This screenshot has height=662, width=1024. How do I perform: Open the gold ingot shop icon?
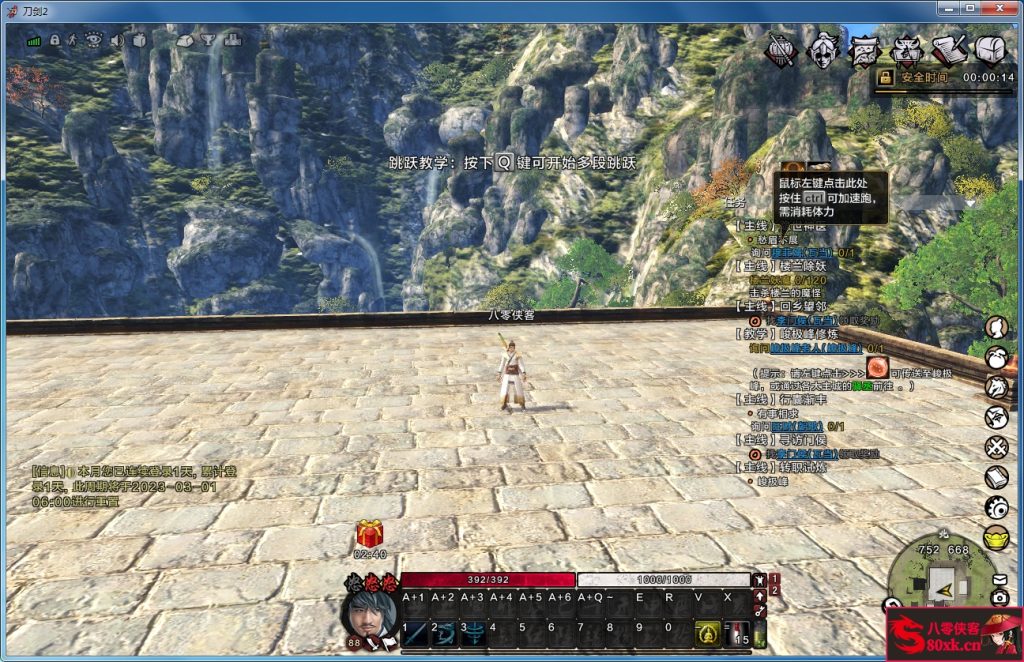point(996,537)
